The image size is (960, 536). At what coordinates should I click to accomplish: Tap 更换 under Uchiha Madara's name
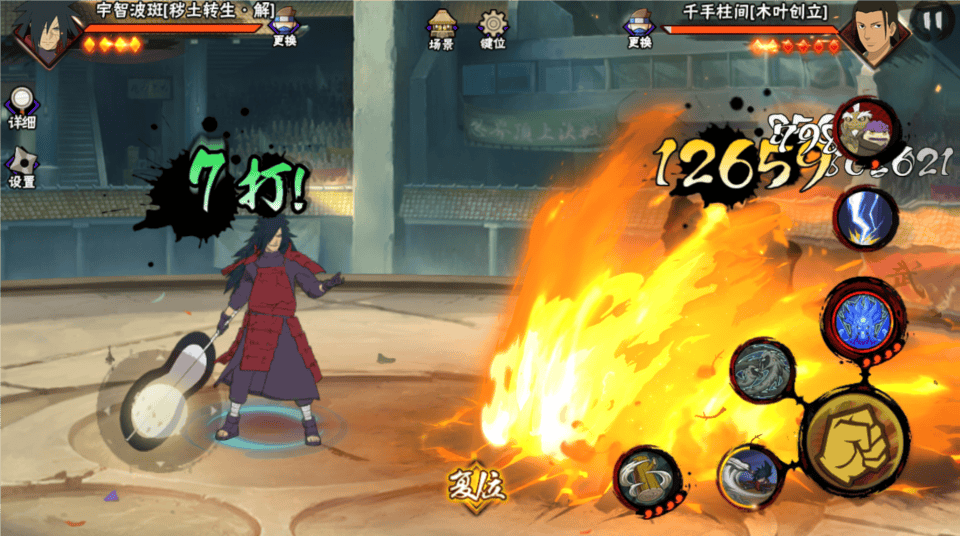point(284,27)
